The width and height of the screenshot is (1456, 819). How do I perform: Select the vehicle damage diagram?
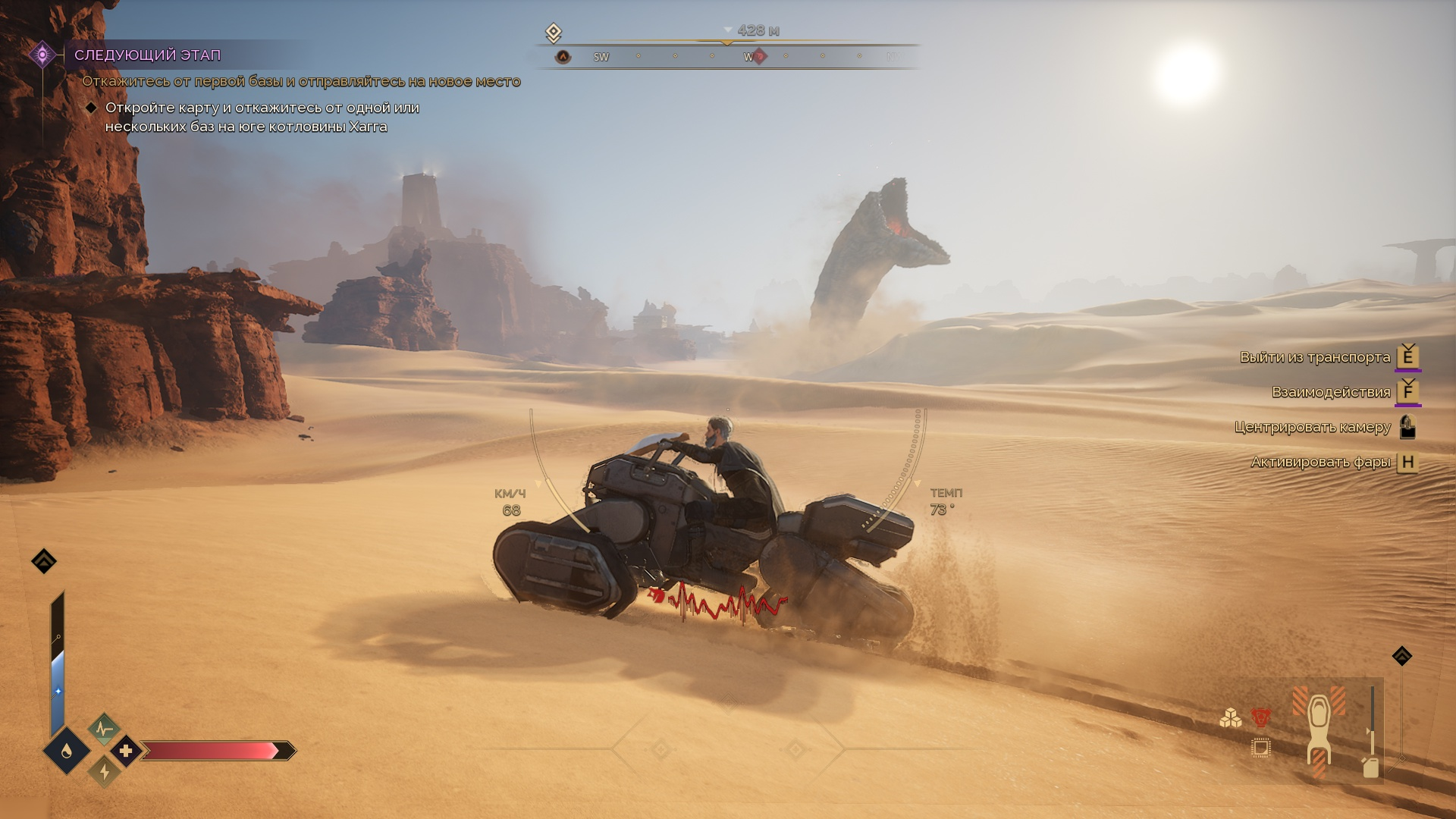click(1319, 732)
